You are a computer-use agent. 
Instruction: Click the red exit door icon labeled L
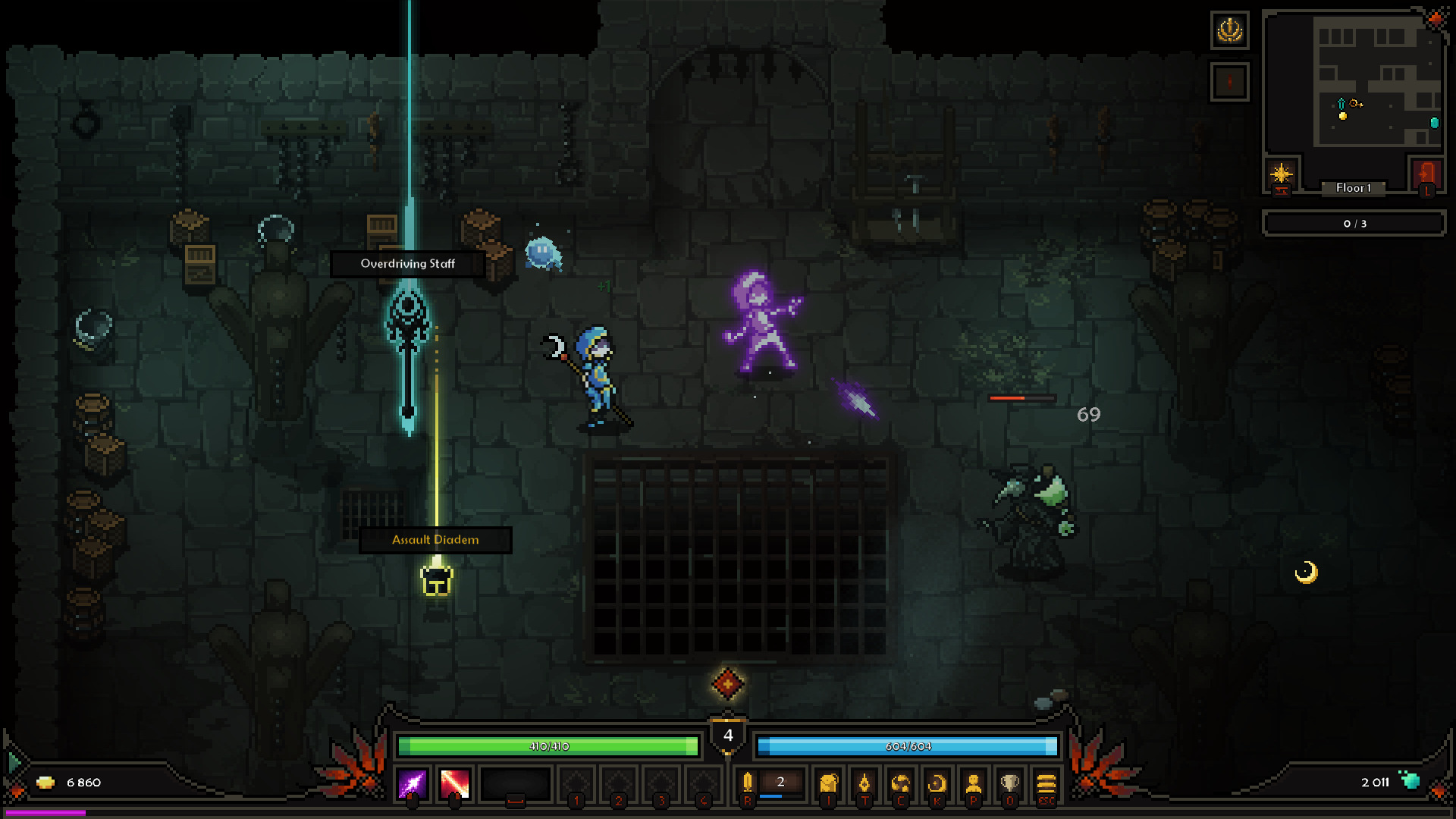[x=1426, y=175]
